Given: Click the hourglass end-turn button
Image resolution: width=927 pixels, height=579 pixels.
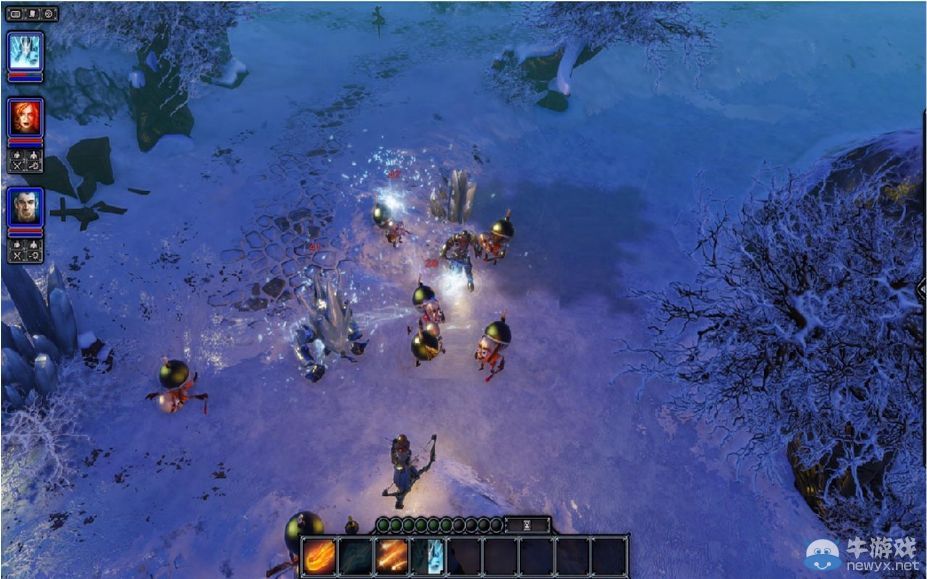Looking at the screenshot, I should coord(527,524).
